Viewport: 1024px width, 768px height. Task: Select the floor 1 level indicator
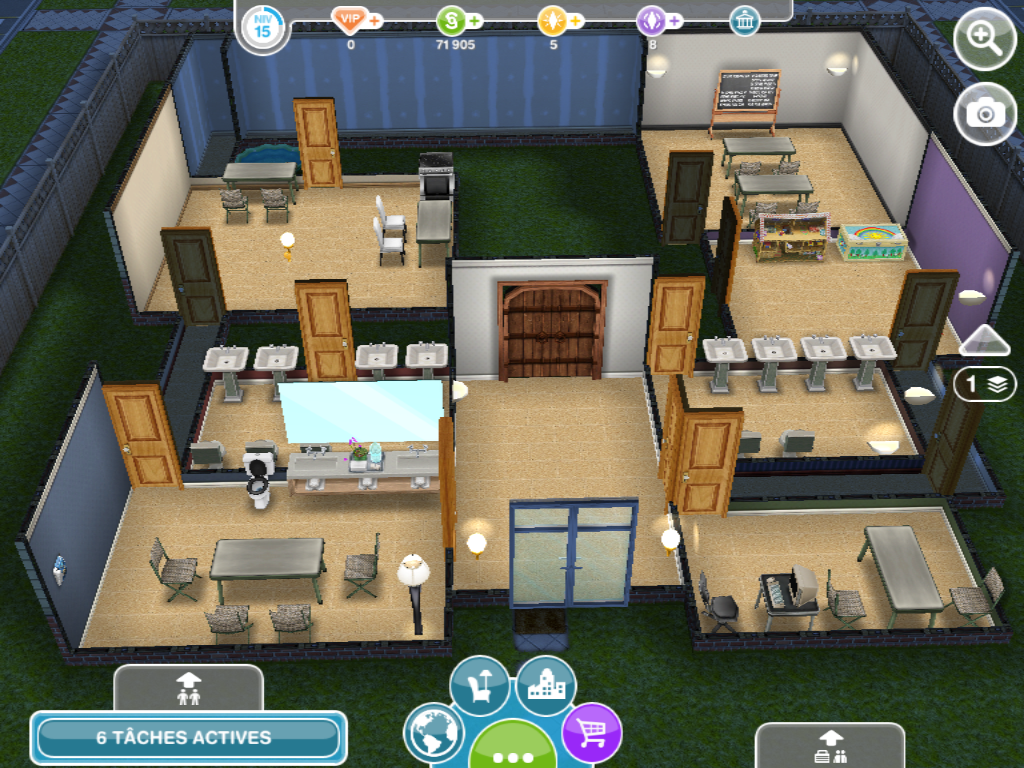pyautogui.click(x=985, y=384)
